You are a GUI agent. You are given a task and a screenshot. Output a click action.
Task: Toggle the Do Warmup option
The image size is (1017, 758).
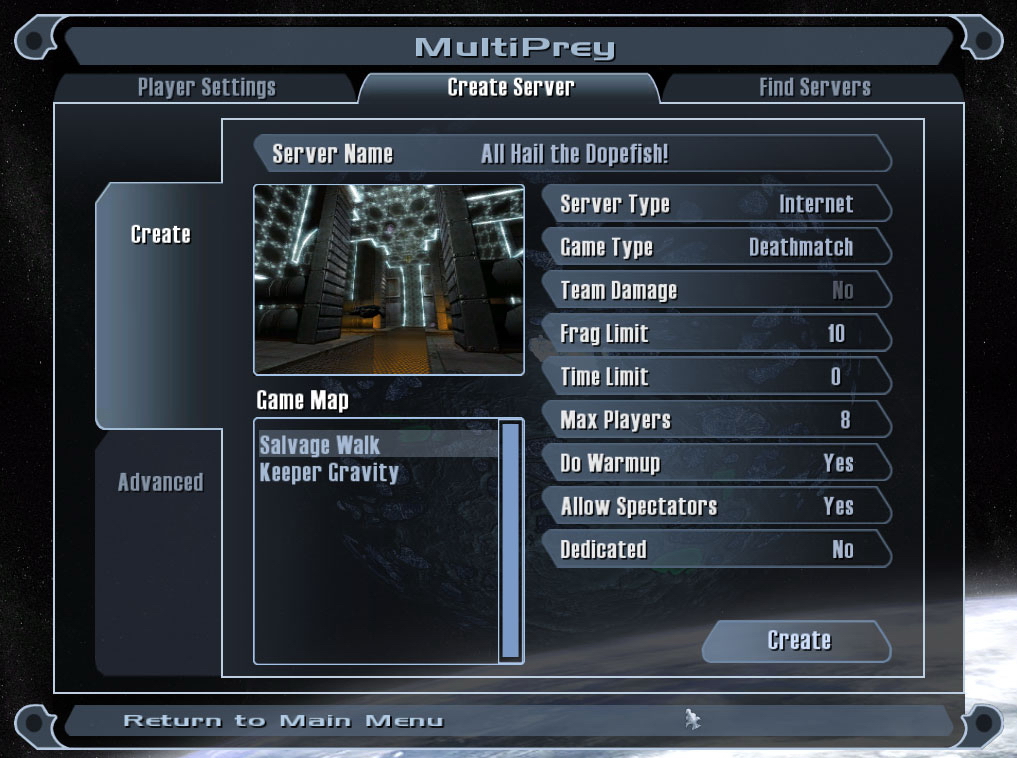coord(715,463)
